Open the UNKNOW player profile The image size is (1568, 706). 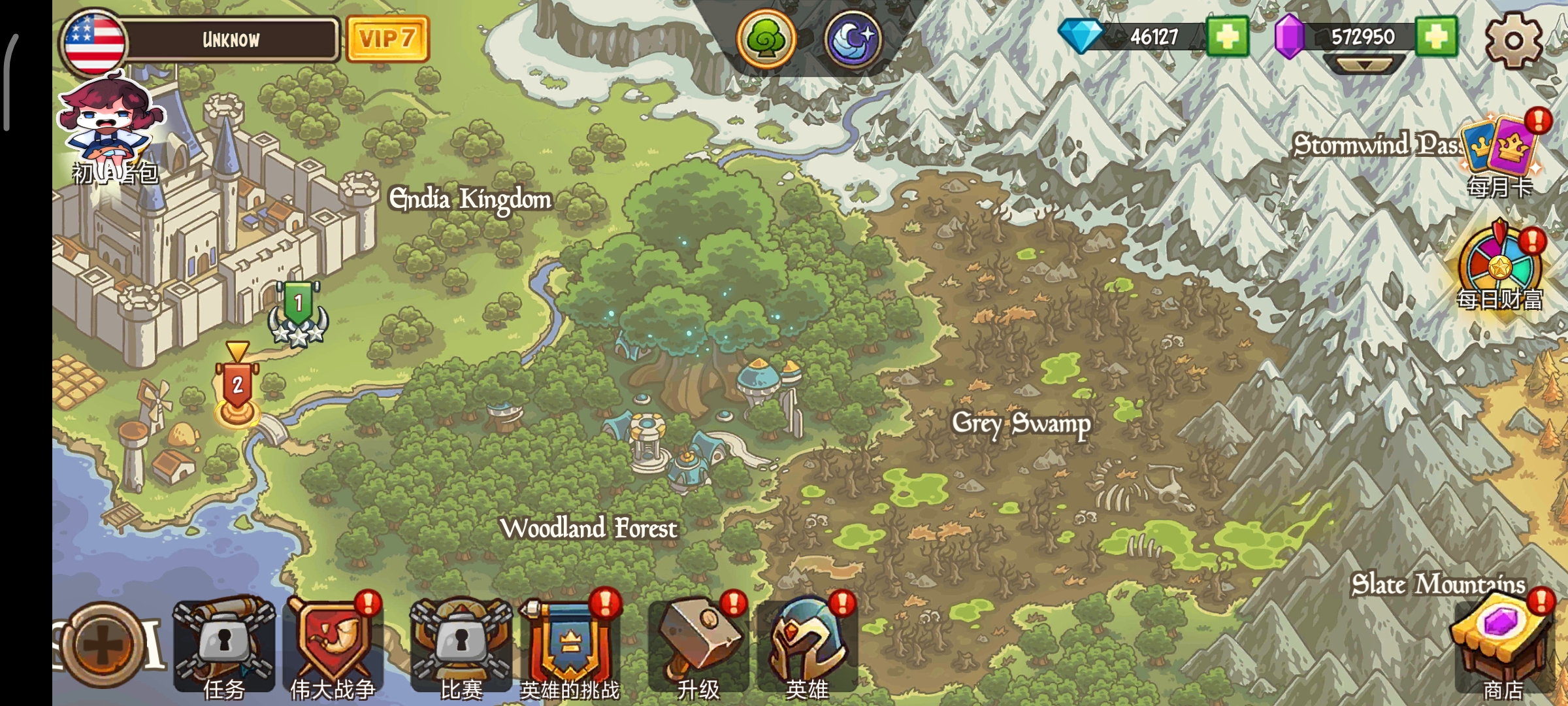[x=230, y=40]
